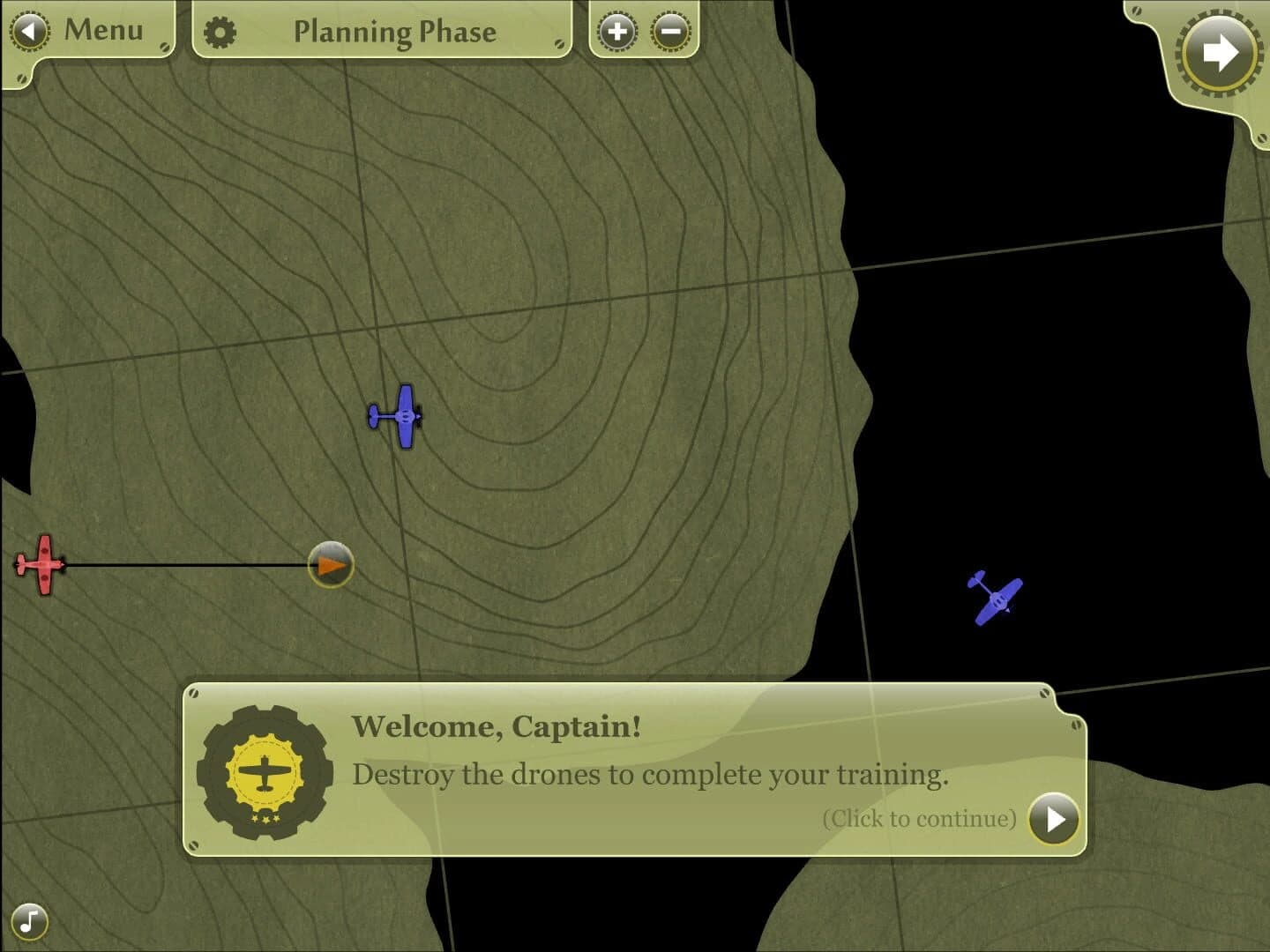This screenshot has height=952, width=1270.
Task: Click the back arrow on the Menu button
Action: coord(29,29)
